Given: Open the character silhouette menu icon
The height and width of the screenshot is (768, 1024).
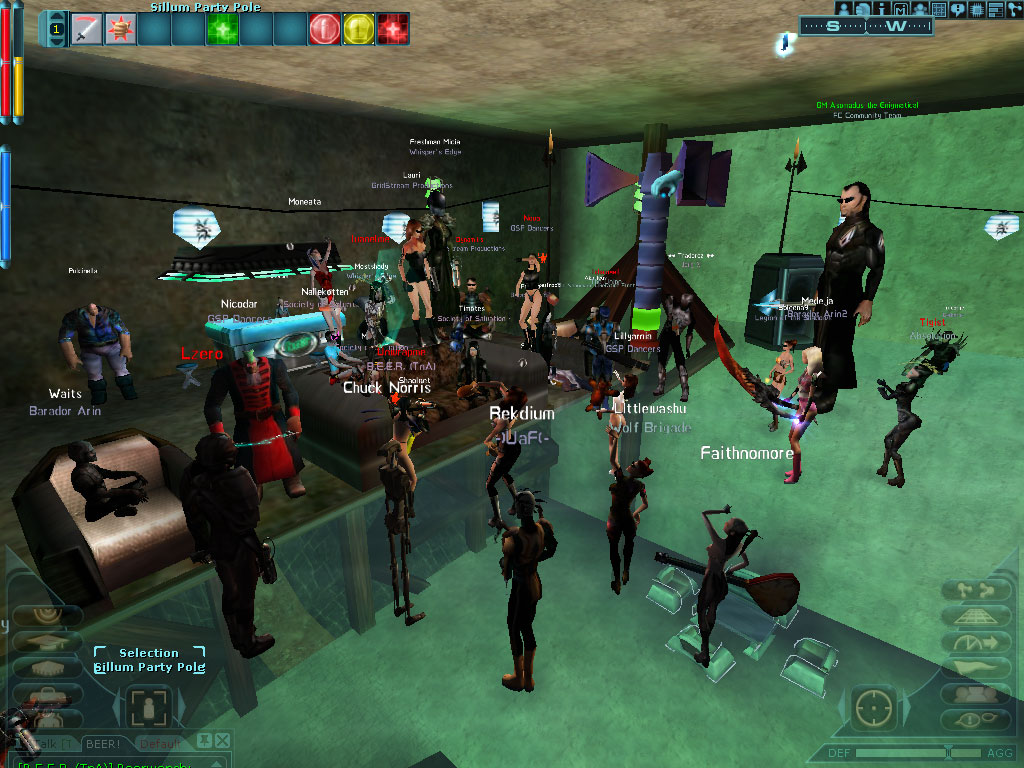Looking at the screenshot, I should (845, 9).
